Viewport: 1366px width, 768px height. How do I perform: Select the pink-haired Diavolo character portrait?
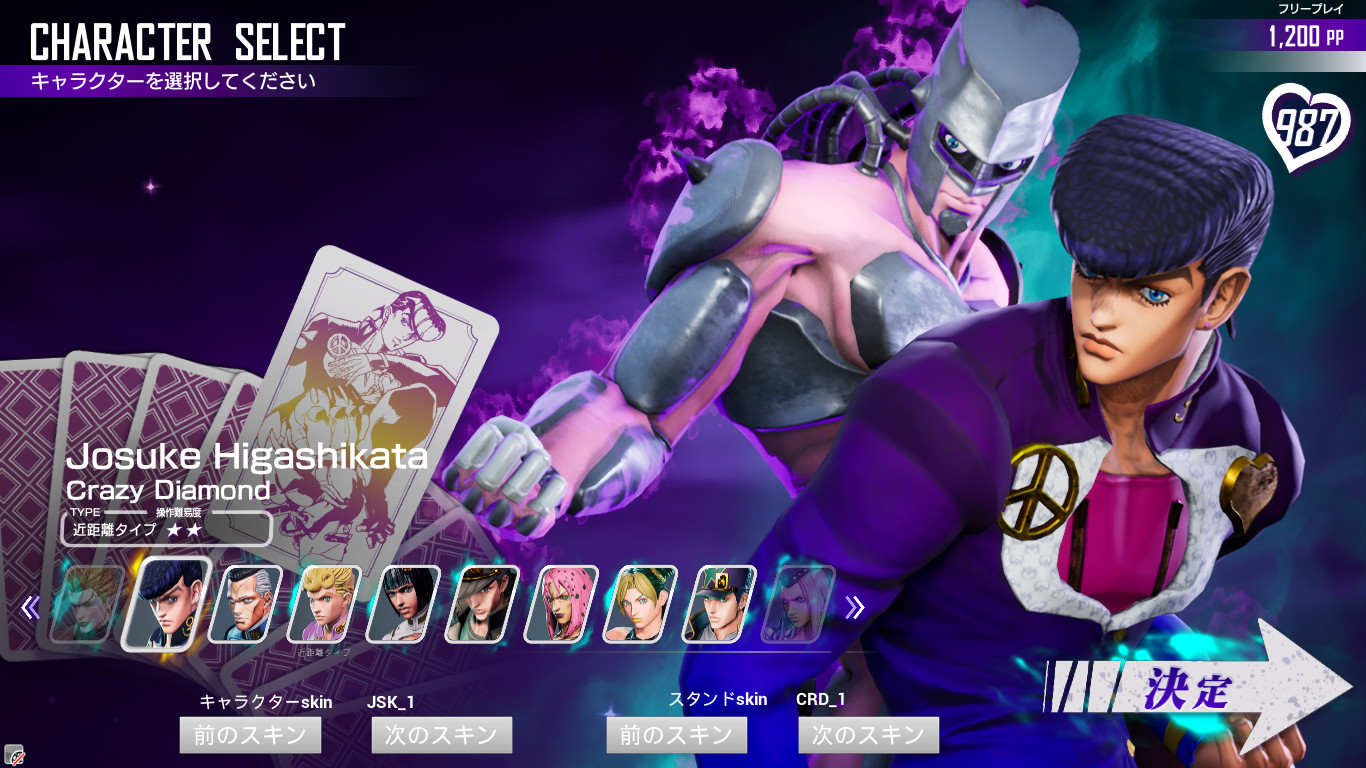coord(557,612)
